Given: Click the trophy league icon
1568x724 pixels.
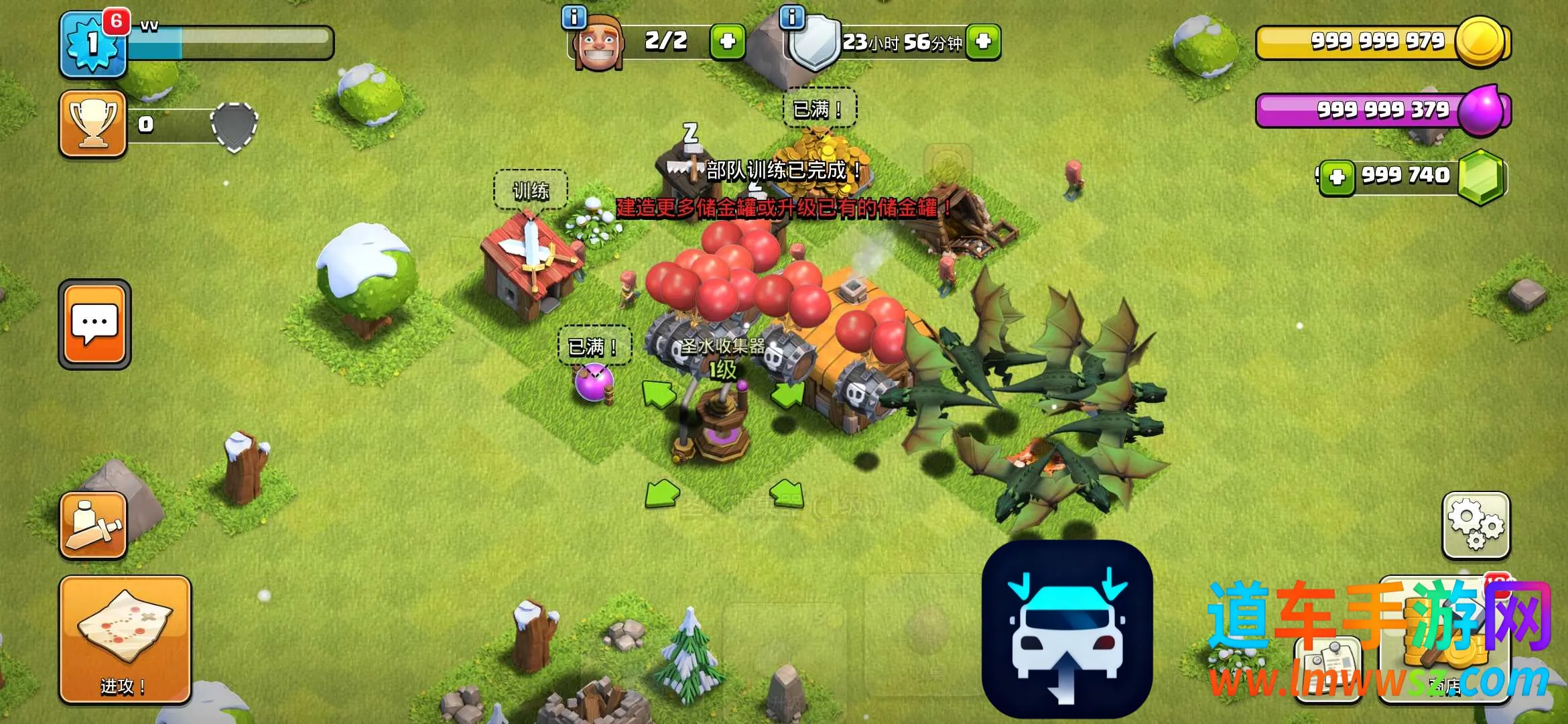Looking at the screenshot, I should tap(93, 124).
